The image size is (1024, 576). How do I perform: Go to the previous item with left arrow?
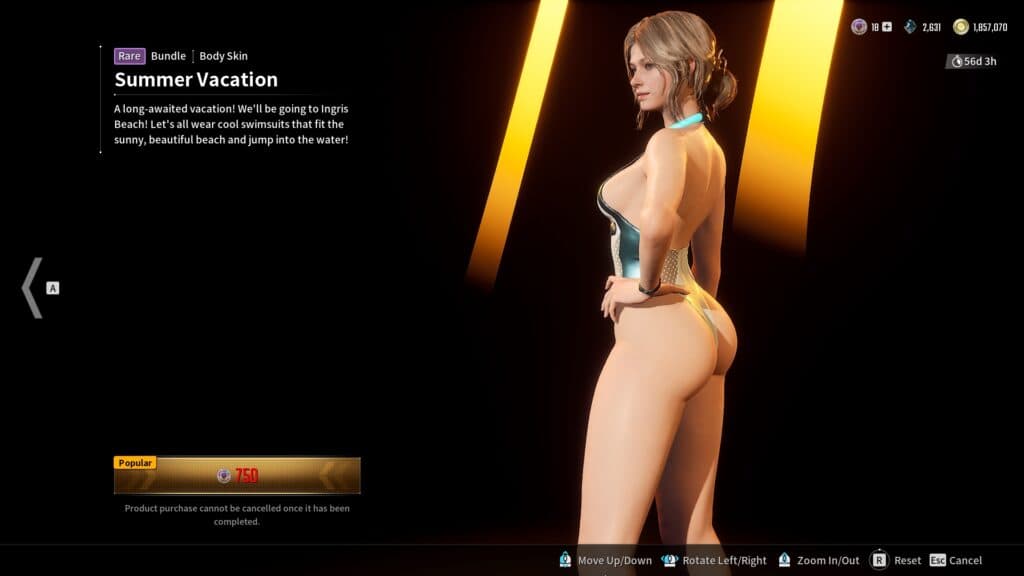coord(32,288)
